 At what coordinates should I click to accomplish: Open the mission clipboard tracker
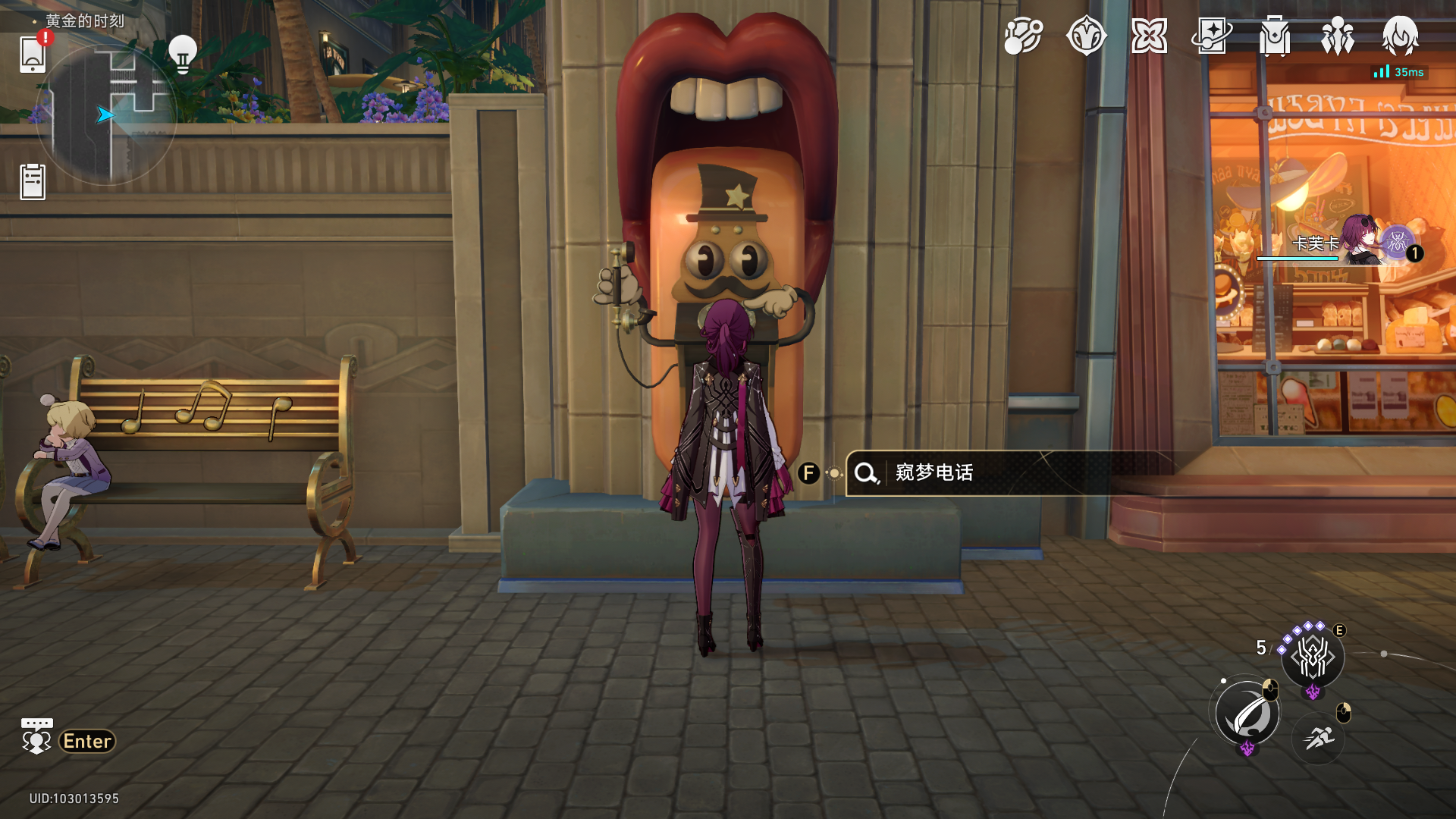[x=33, y=182]
